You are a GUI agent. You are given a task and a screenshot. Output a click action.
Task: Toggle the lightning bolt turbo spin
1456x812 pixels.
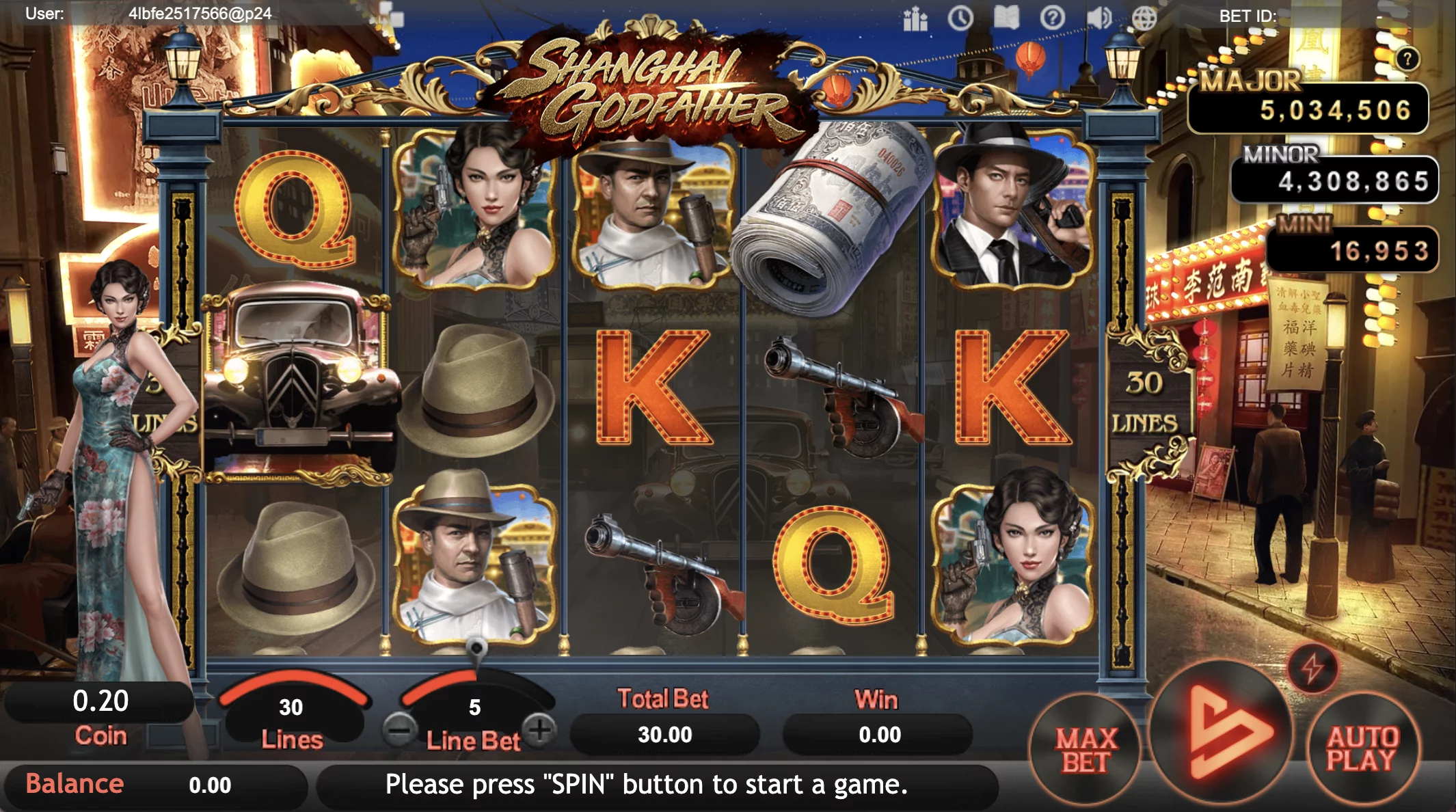1312,668
